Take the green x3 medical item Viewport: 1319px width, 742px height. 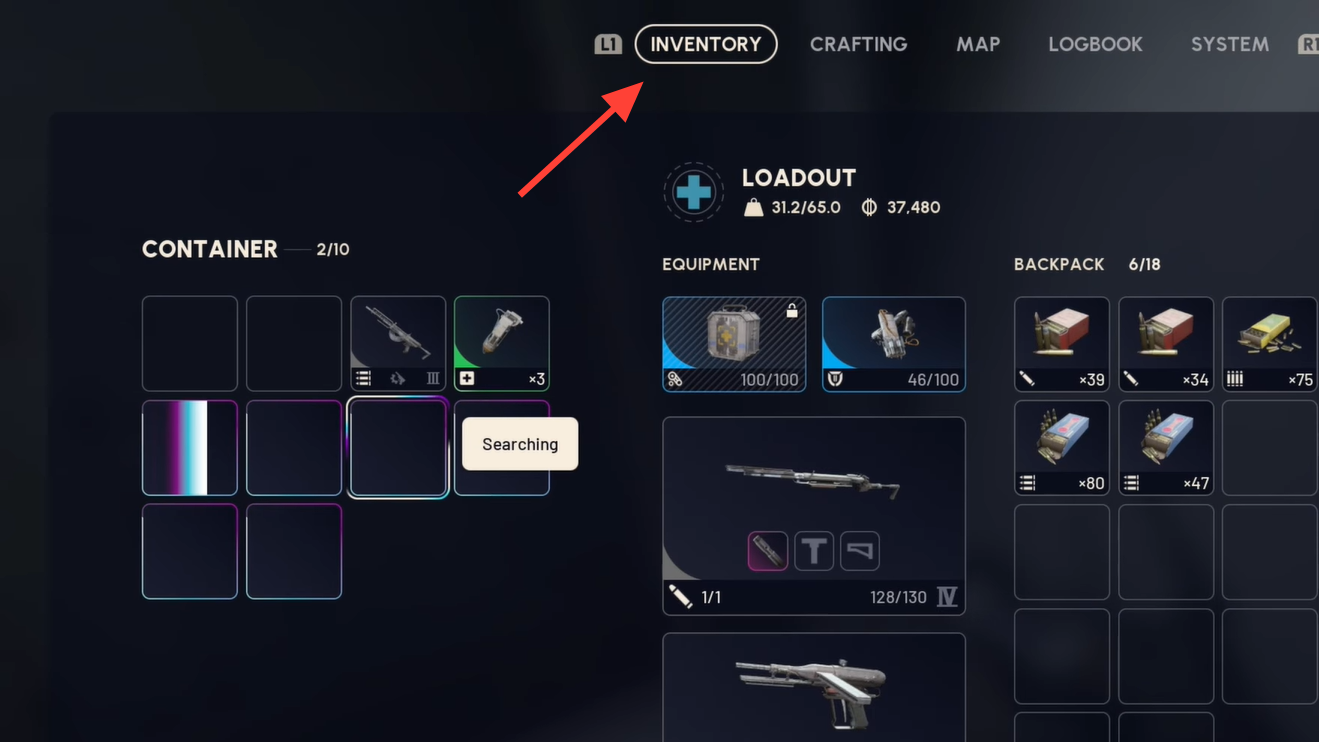click(x=502, y=343)
